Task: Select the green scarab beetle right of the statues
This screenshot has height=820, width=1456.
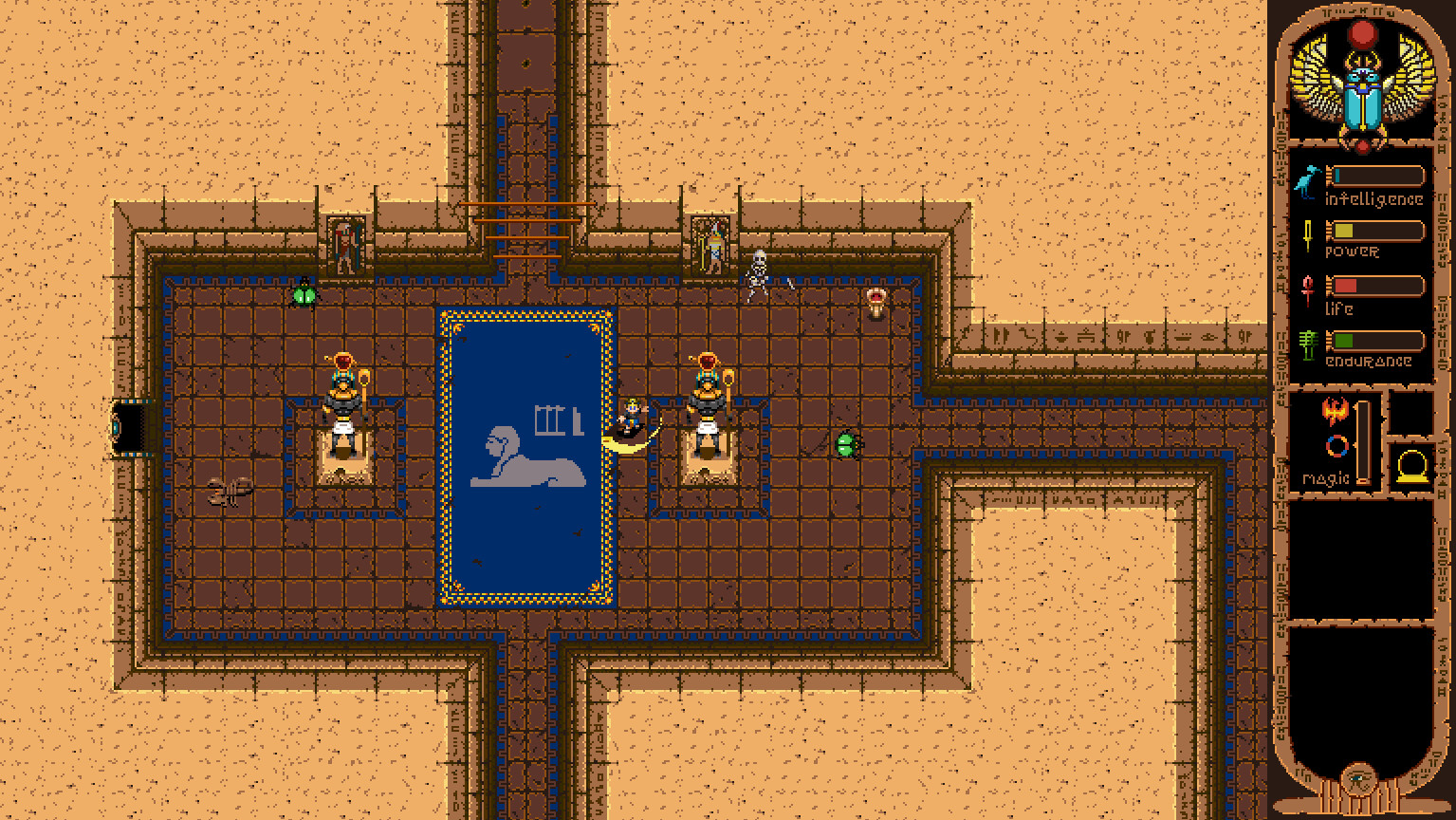Action: (847, 444)
